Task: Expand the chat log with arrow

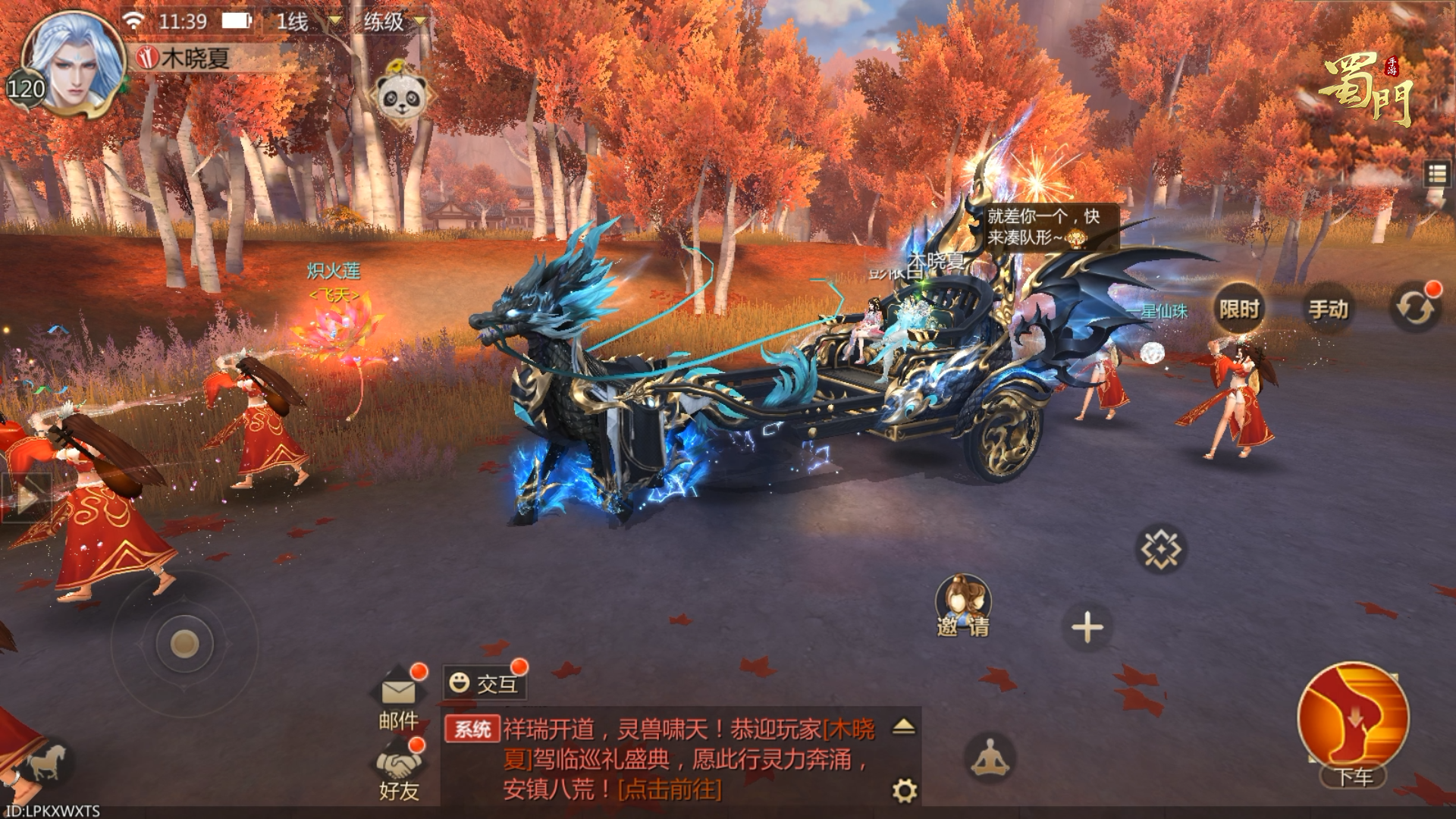Action: (903, 726)
